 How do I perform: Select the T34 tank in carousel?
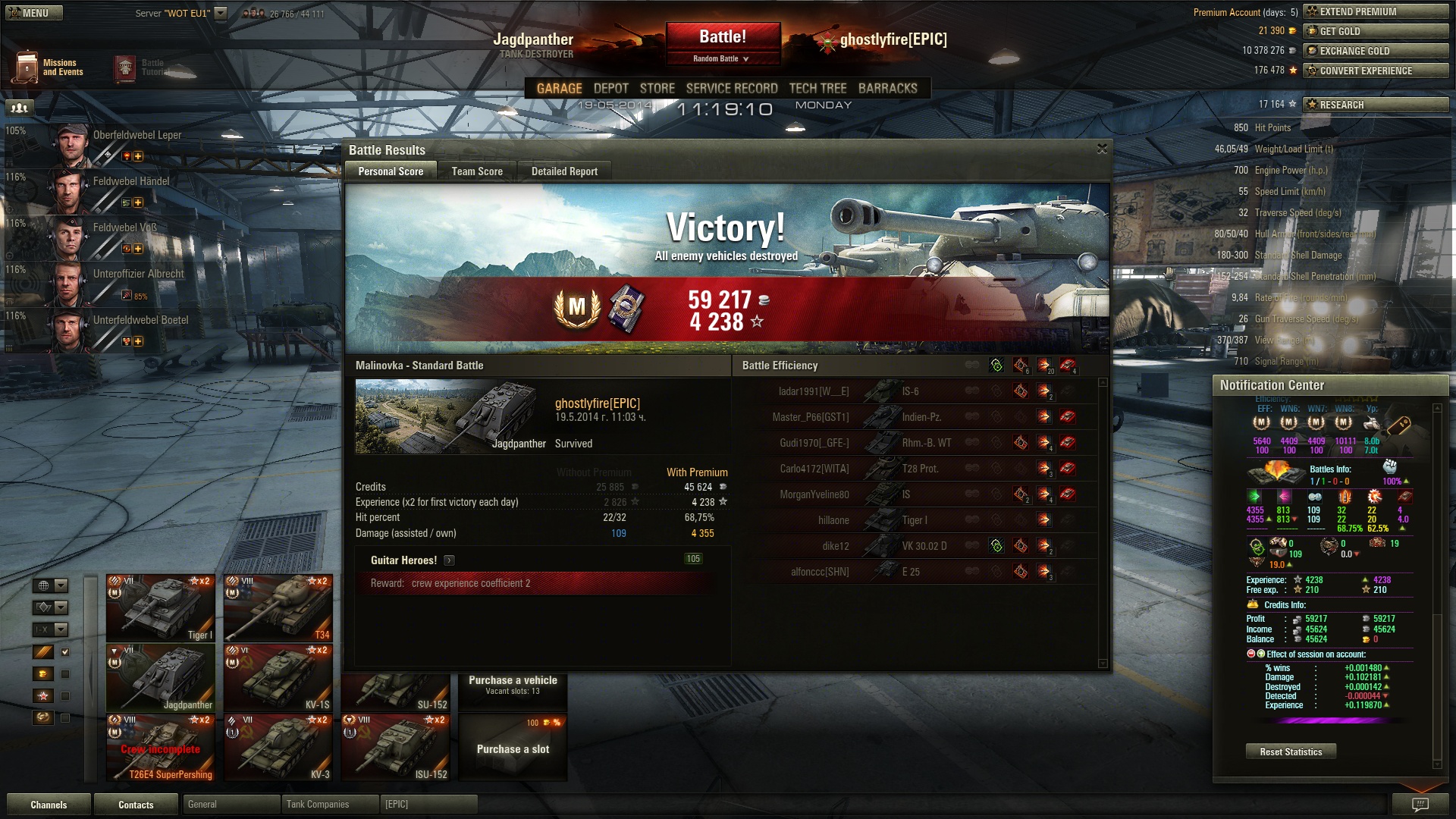coord(278,608)
